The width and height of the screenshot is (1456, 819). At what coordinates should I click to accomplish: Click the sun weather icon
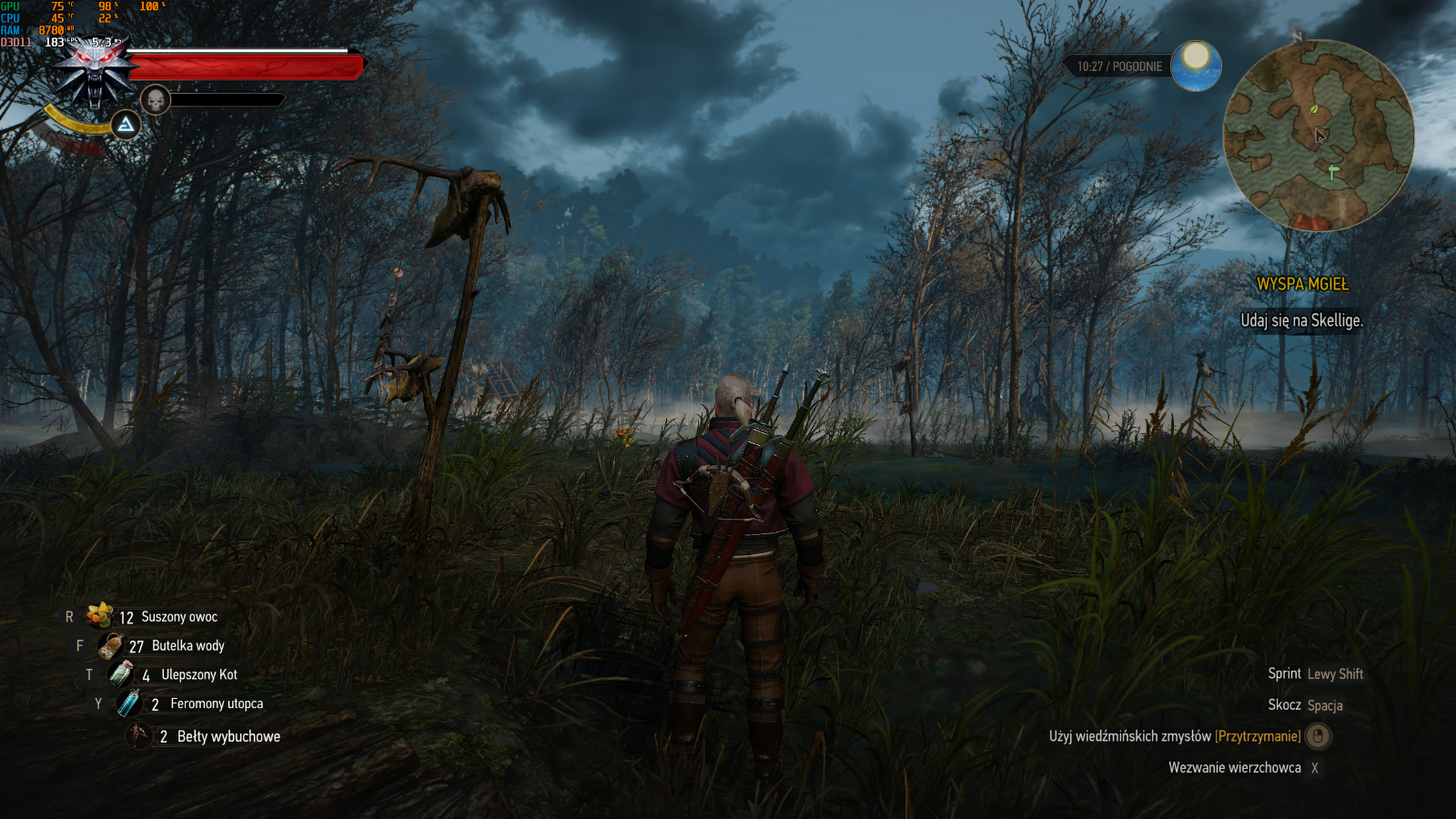coord(1196,66)
